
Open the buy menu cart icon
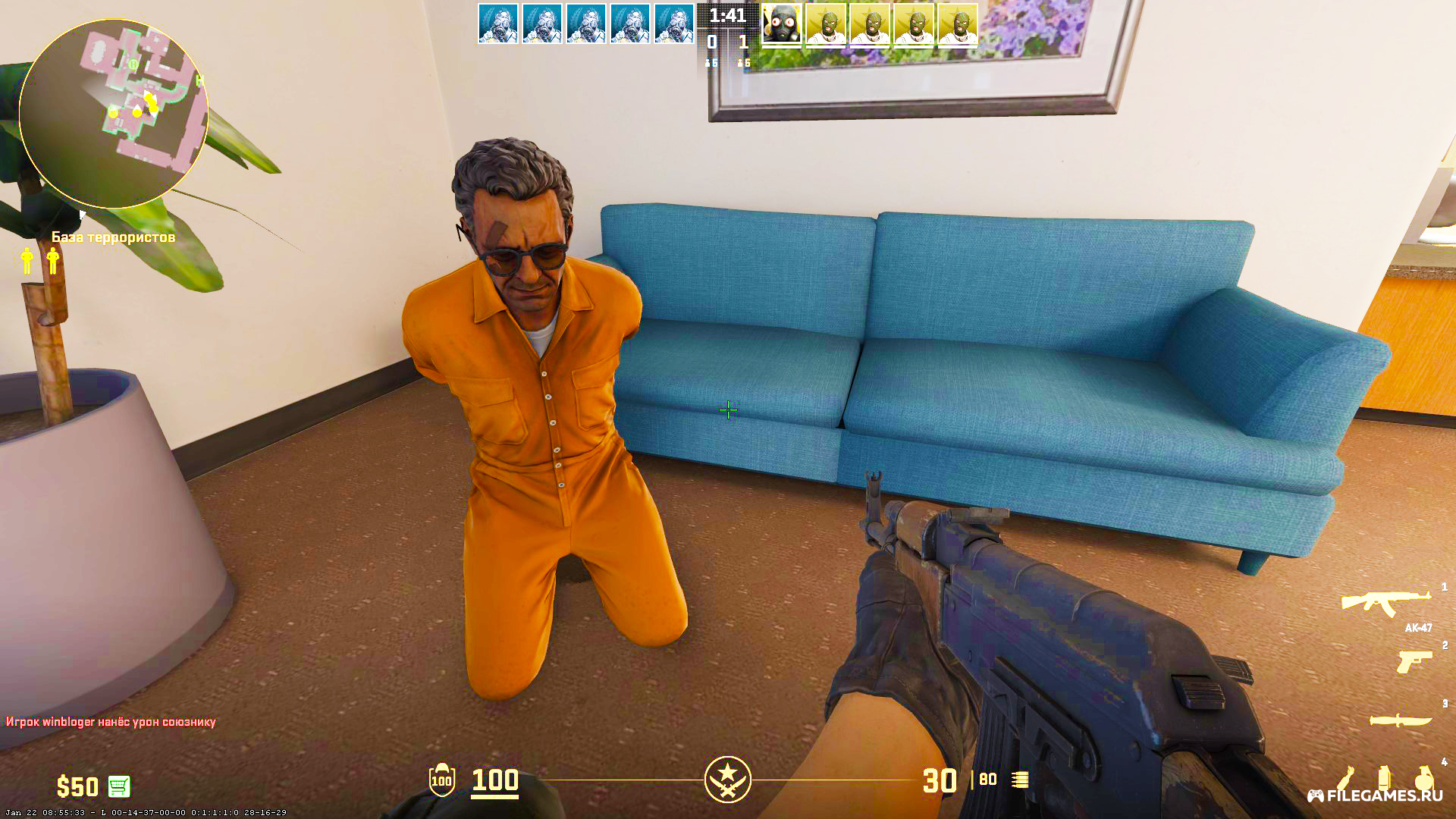119,786
